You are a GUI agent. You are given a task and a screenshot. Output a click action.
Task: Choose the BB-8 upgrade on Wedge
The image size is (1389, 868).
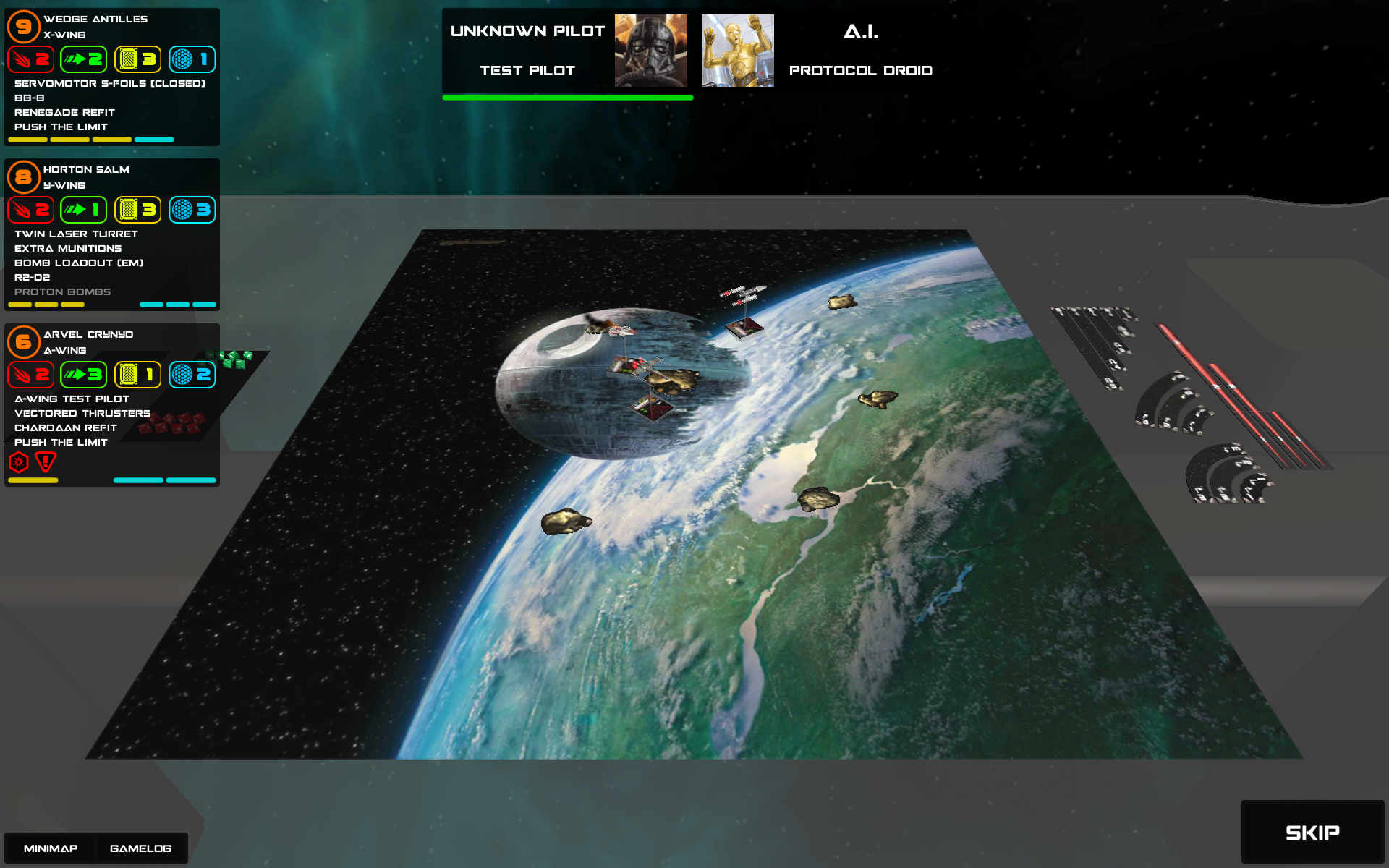(x=30, y=98)
